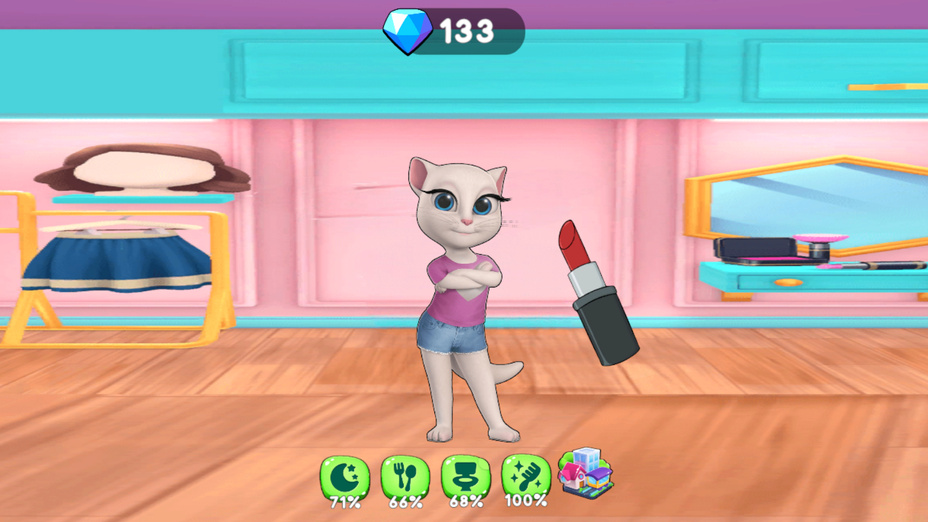The height and width of the screenshot is (522, 928).
Task: Tap the blue diamond currency counter
Action: [x=455, y=31]
